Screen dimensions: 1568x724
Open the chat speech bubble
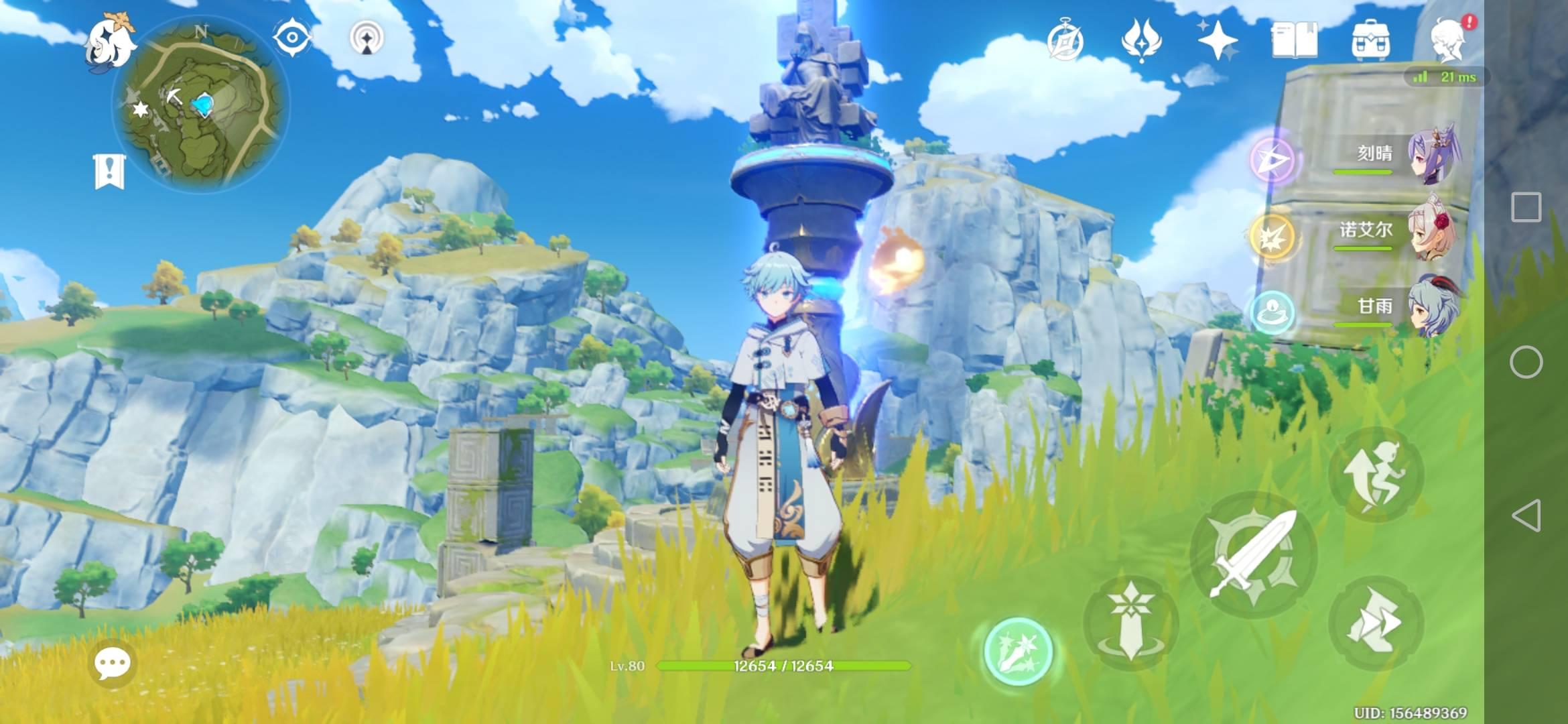112,664
